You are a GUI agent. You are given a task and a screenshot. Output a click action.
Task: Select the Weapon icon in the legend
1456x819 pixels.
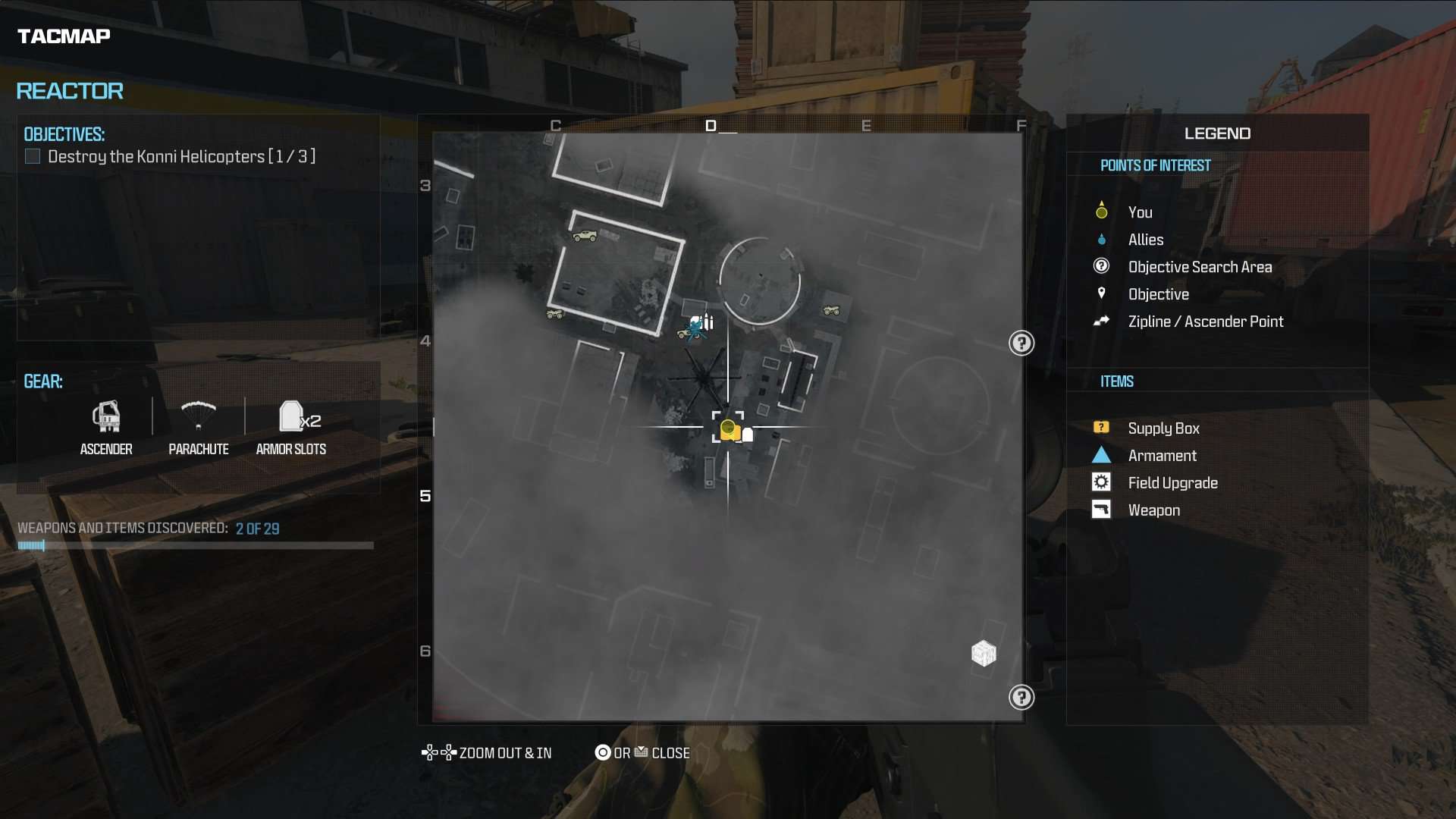(x=1101, y=509)
